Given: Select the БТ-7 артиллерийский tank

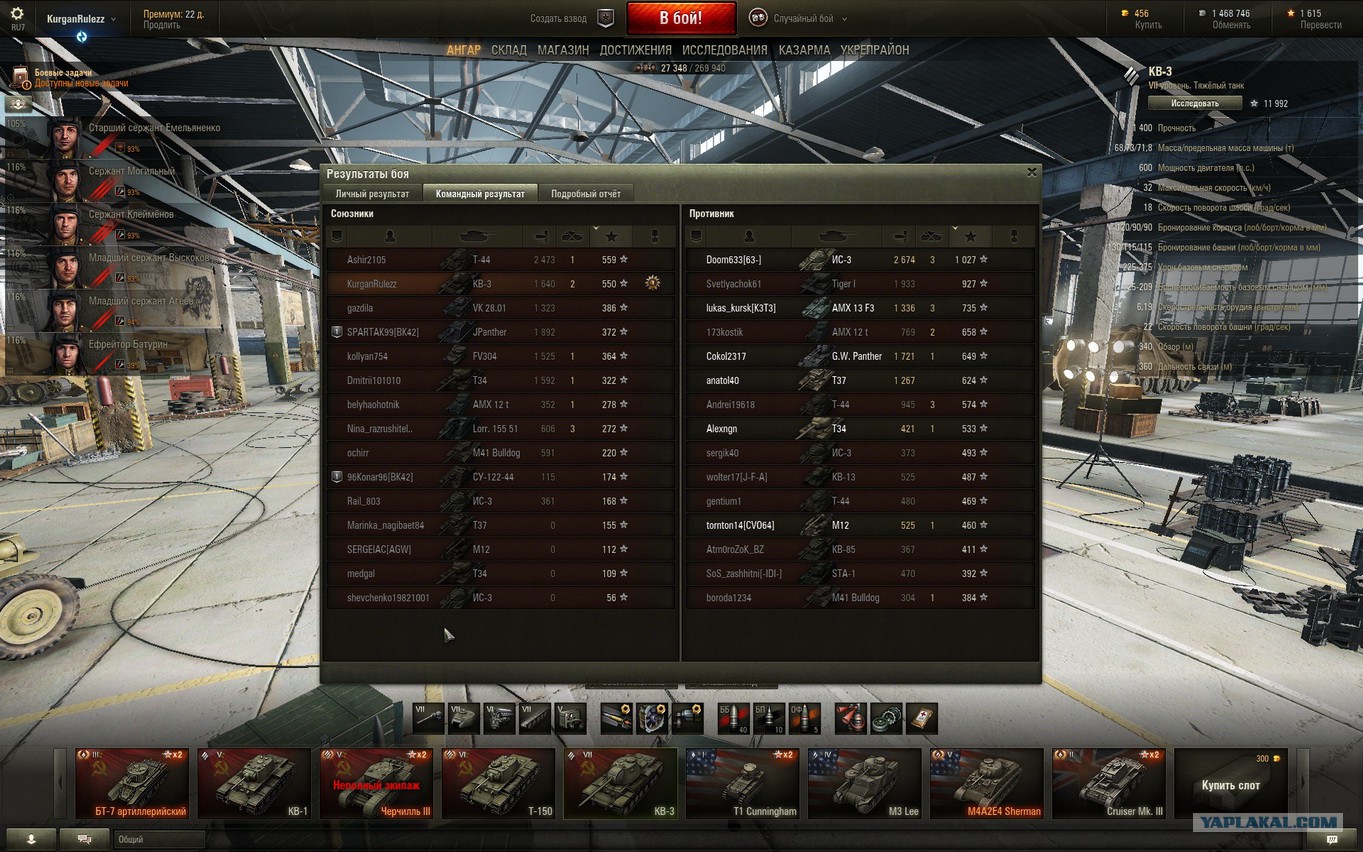Looking at the screenshot, I should click(x=131, y=784).
